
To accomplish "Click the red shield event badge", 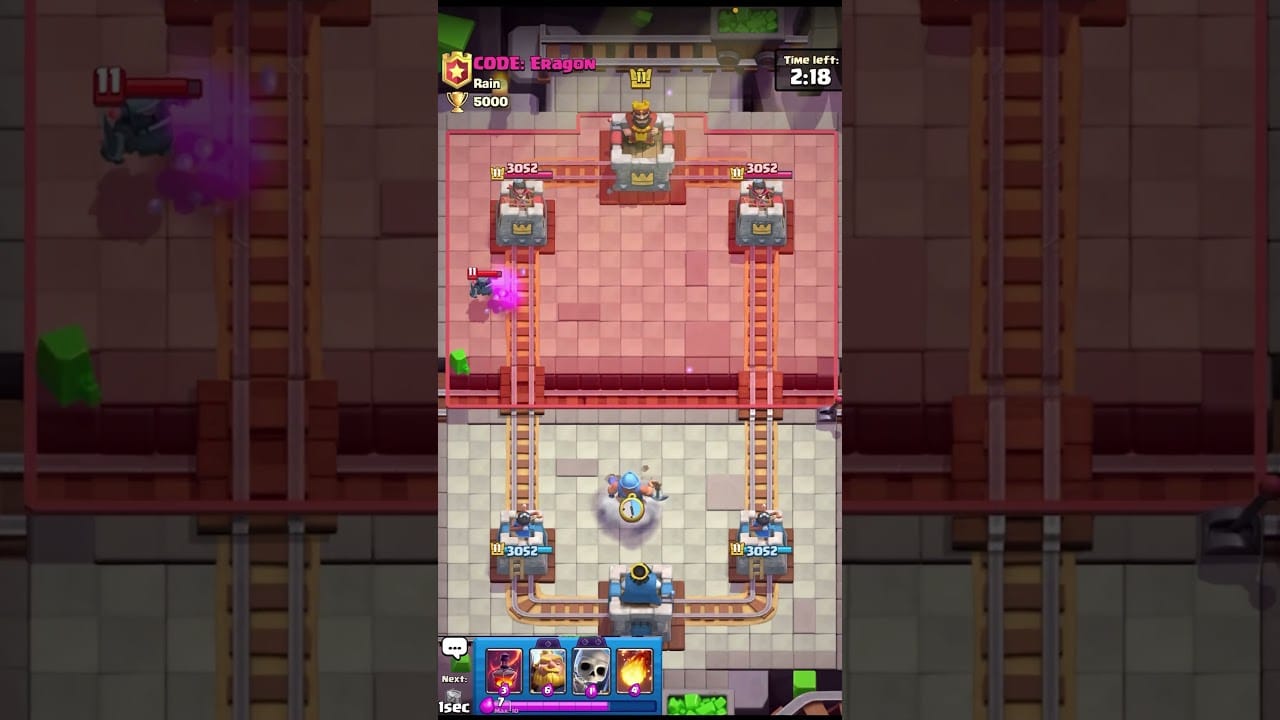I will (x=457, y=70).
